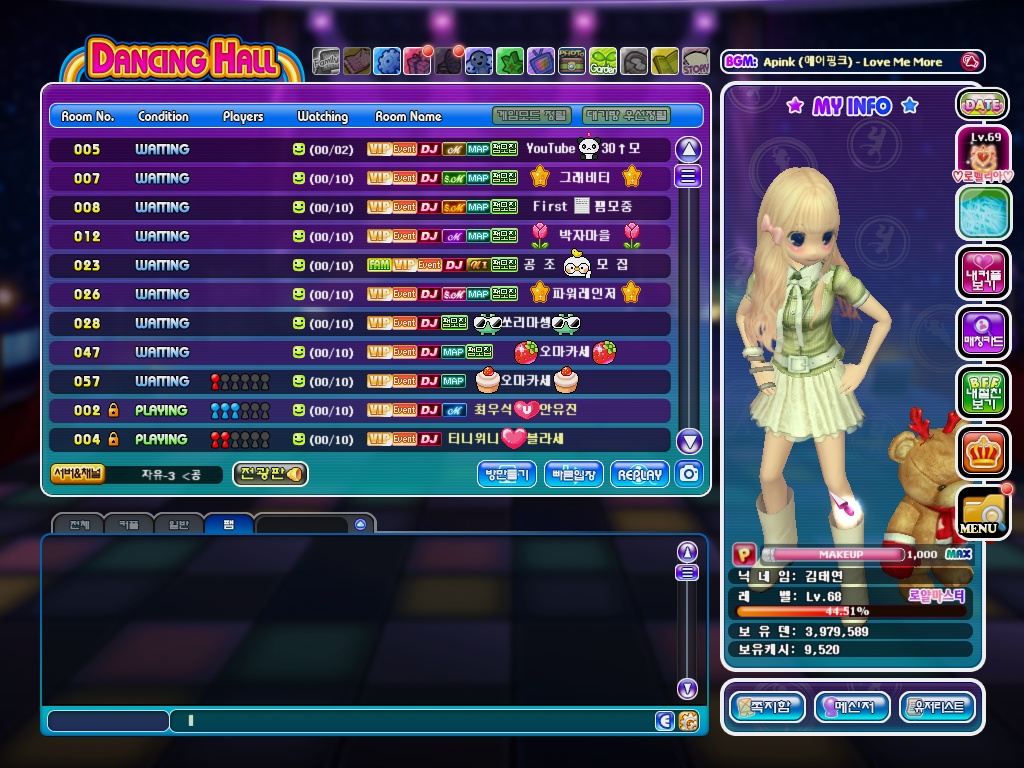
Task: Join room 005 in the room list
Action: pos(360,149)
